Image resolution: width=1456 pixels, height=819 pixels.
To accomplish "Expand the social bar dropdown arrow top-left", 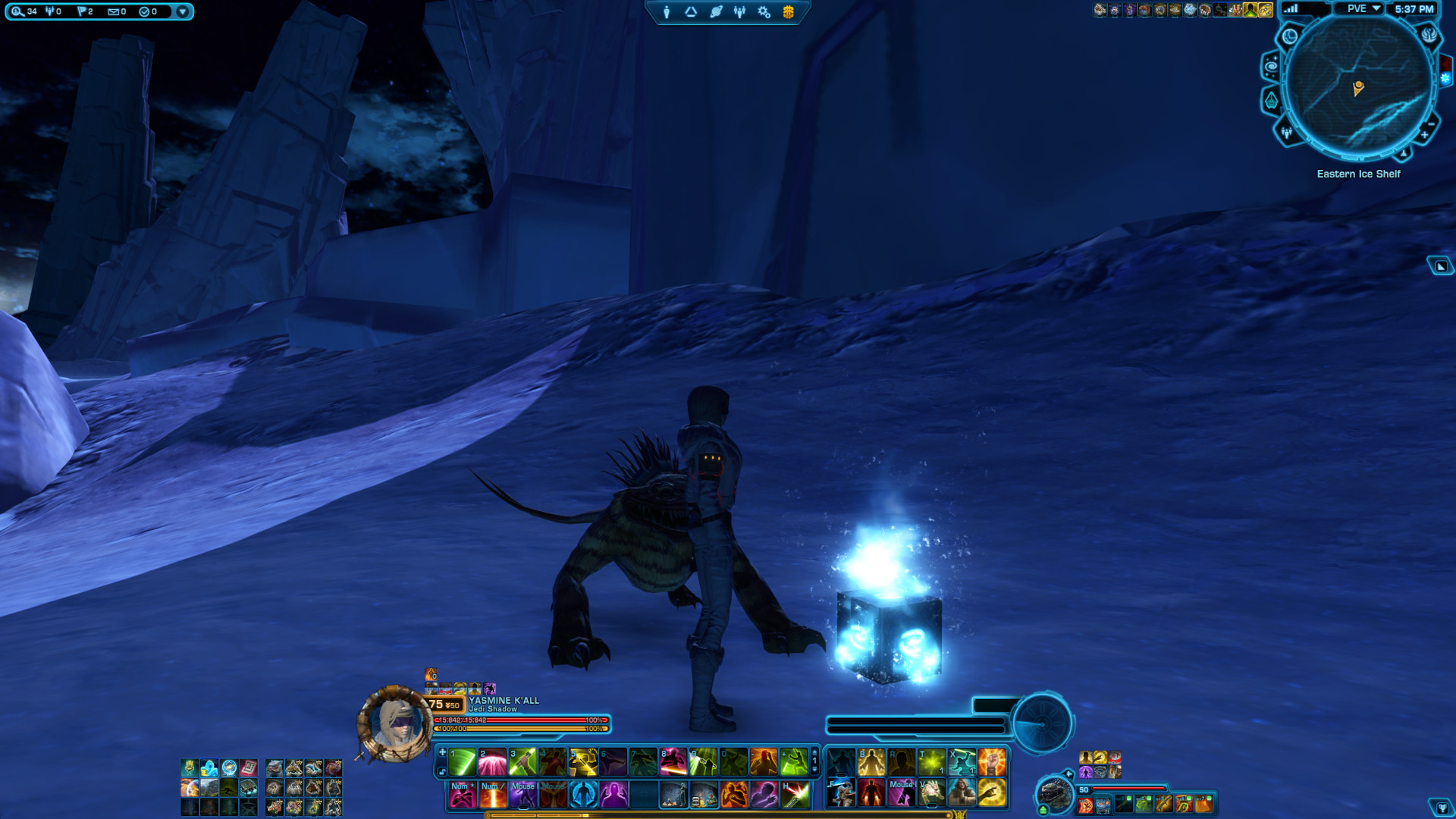I will click(183, 11).
